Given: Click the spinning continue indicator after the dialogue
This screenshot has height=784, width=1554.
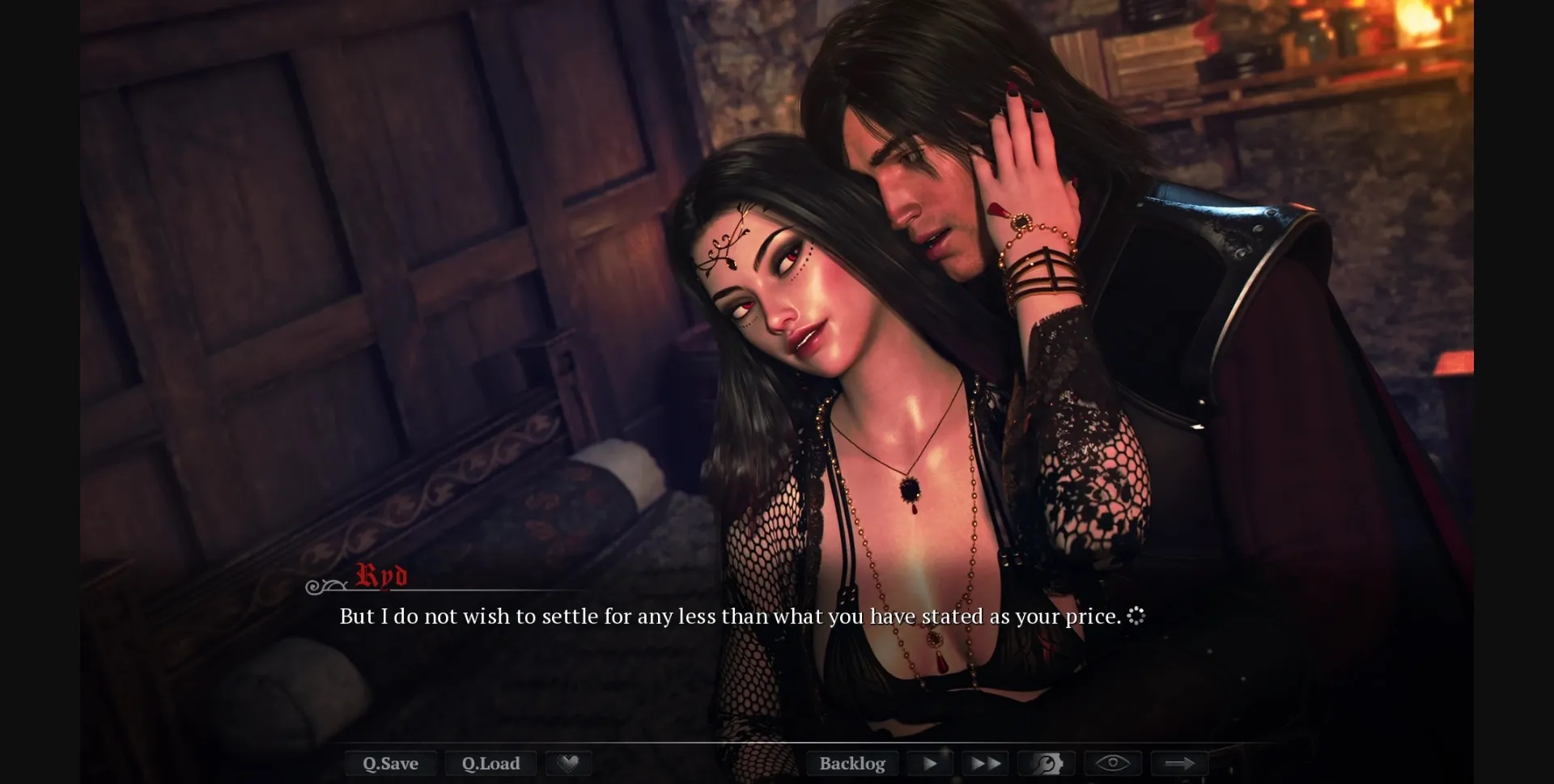Looking at the screenshot, I should (1137, 616).
